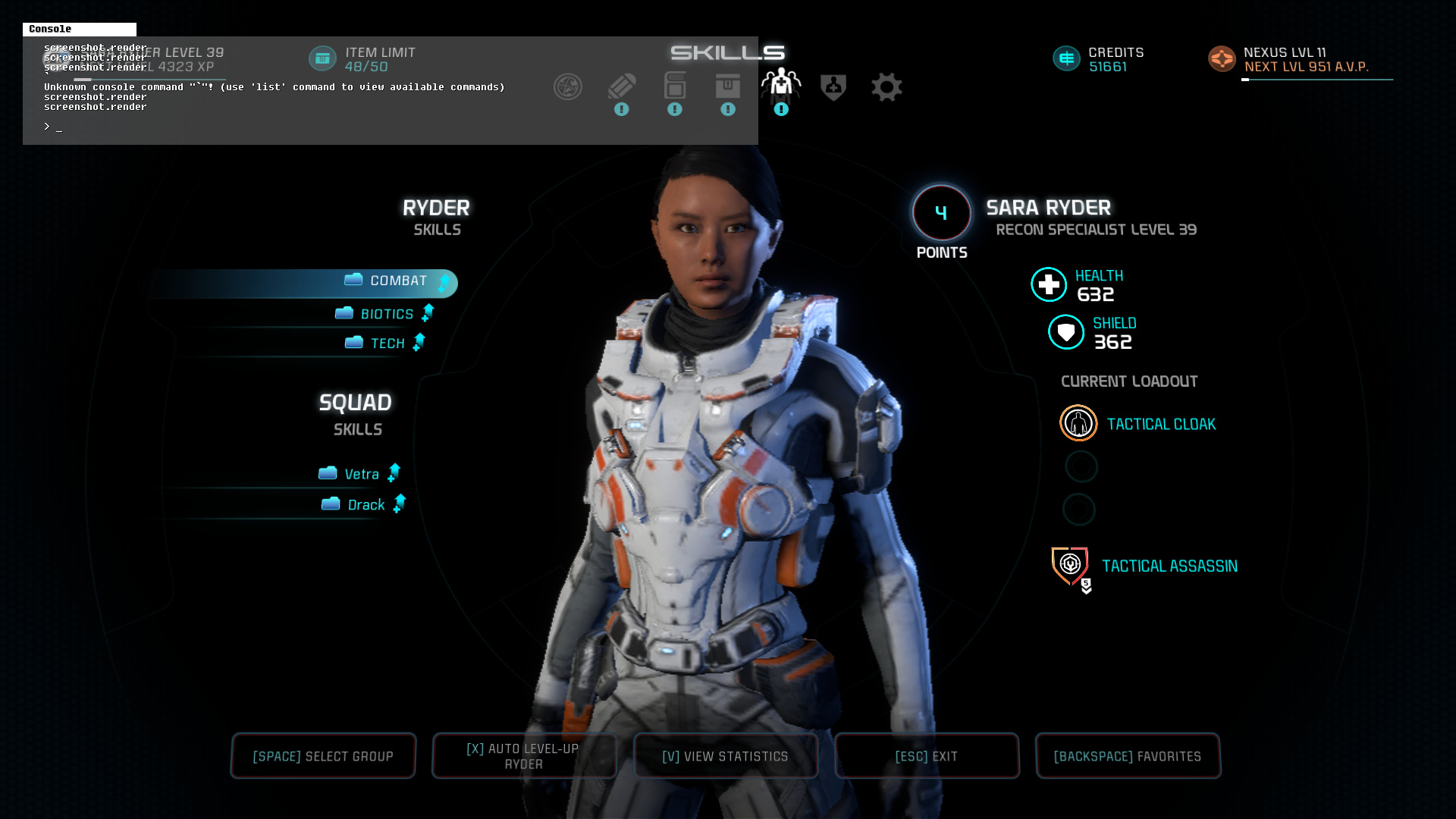The height and width of the screenshot is (819, 1456).
Task: Switch to the journal pencil tab
Action: 622,87
